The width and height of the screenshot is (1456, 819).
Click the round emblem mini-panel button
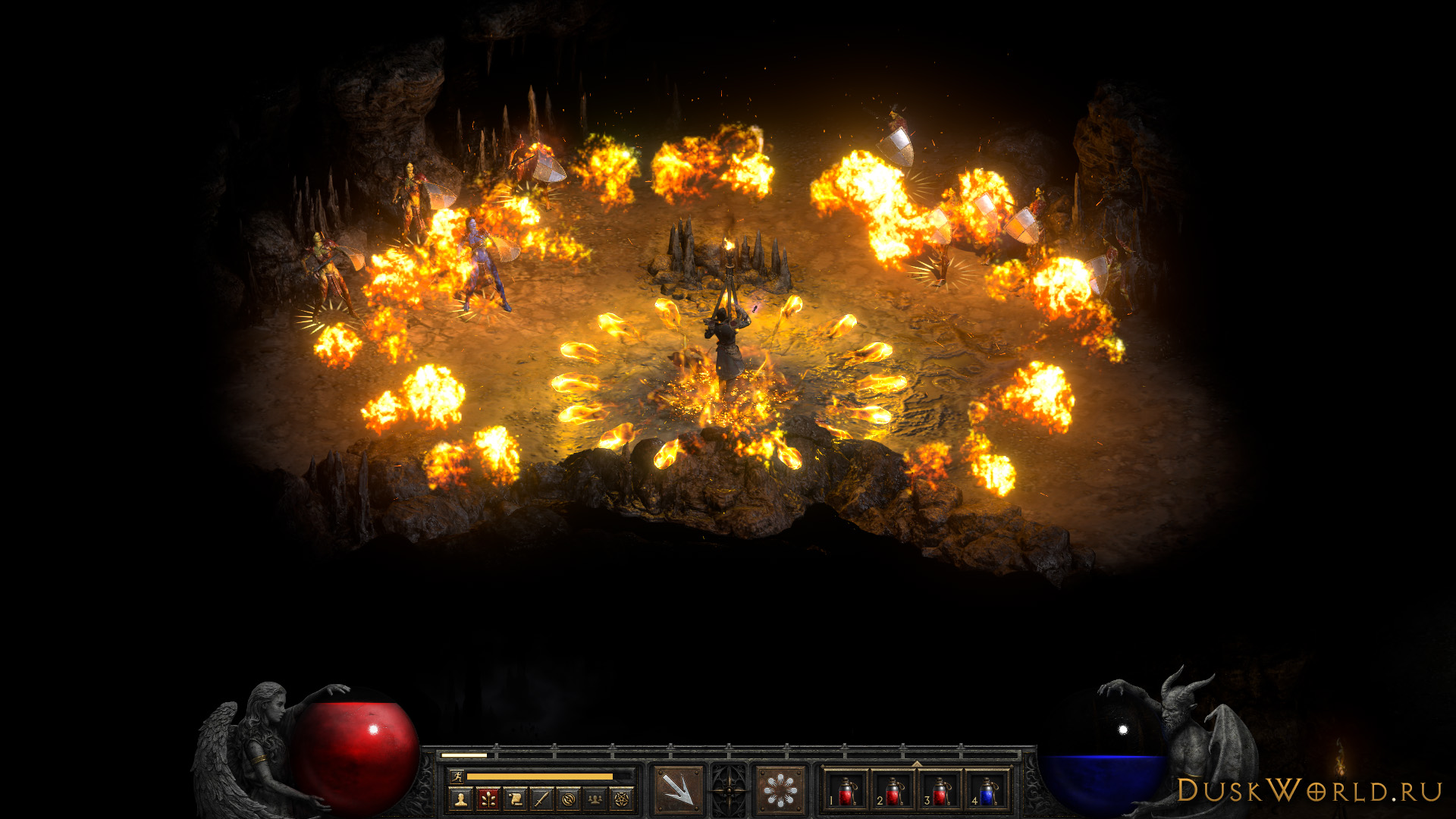[569, 799]
